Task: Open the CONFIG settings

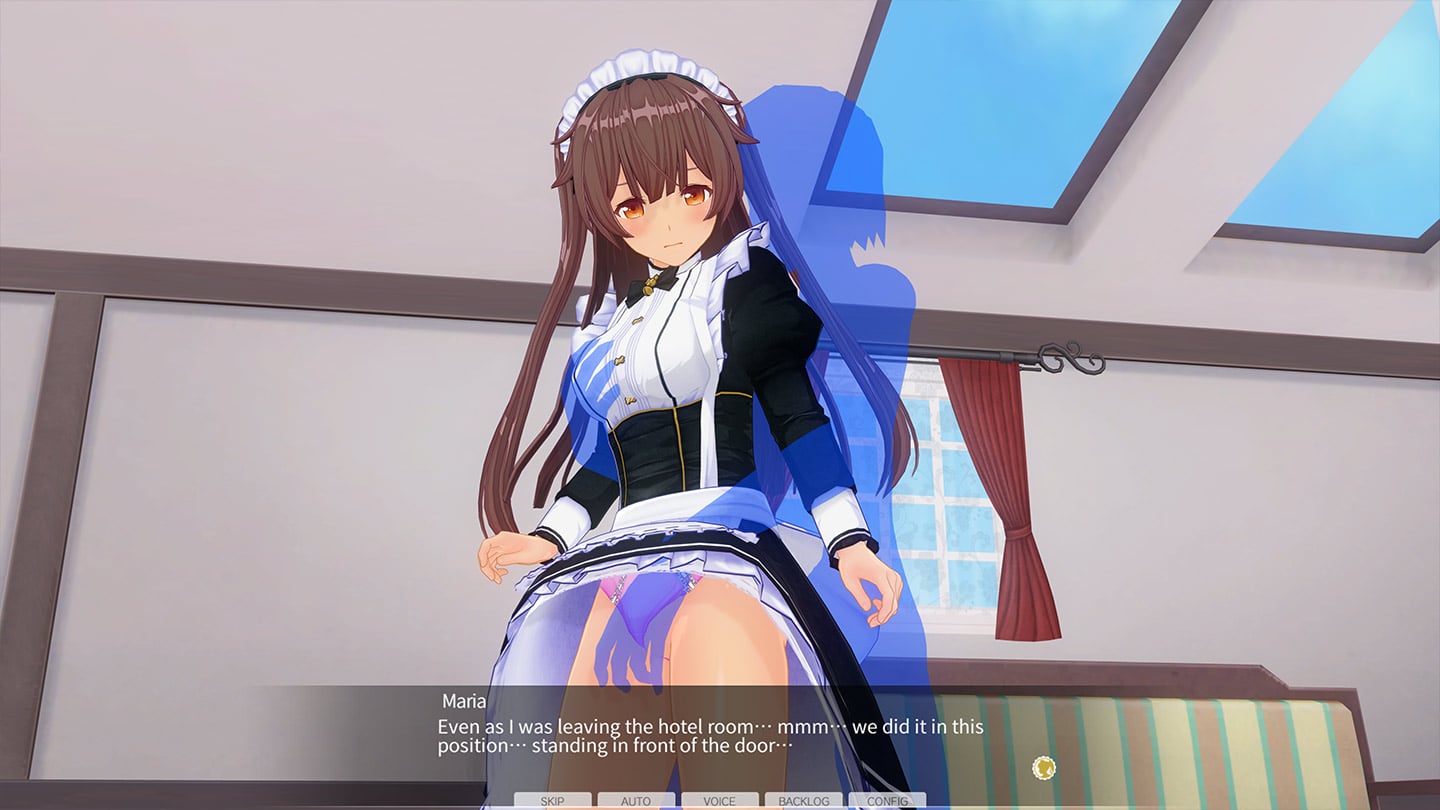Action: (x=887, y=801)
